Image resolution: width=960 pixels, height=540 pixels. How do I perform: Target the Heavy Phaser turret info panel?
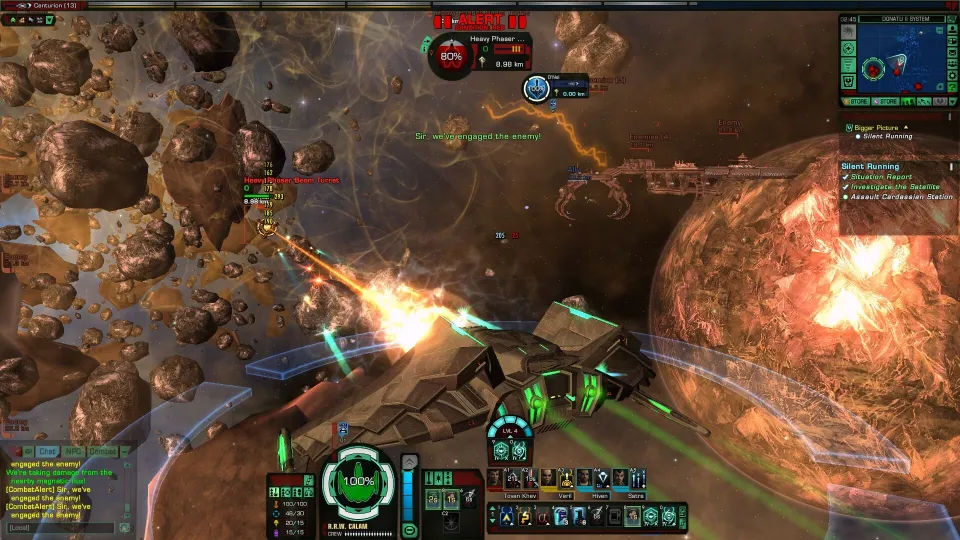(478, 53)
